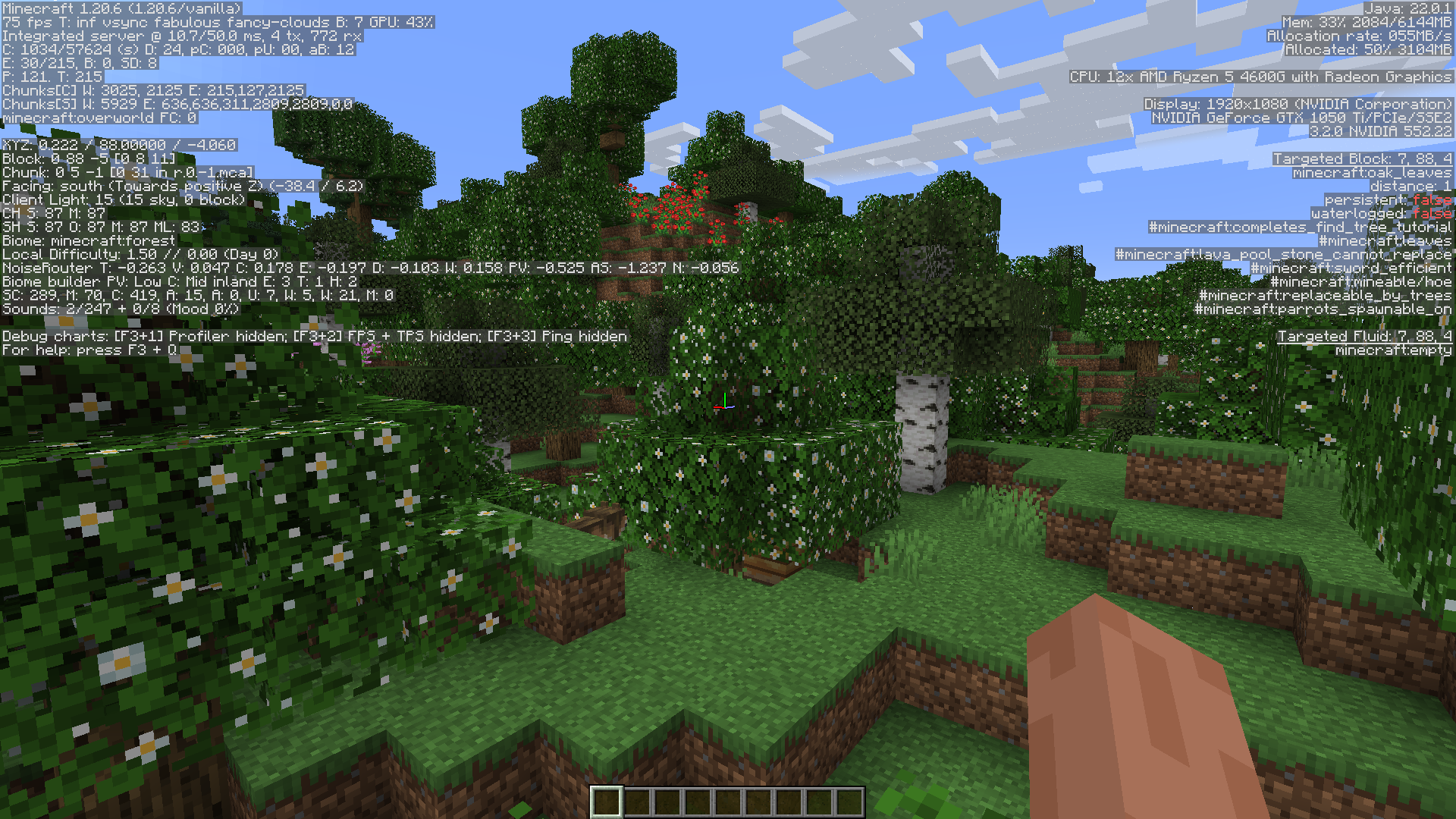Click the Chunks[C] info line
1456x819 pixels.
(x=152, y=89)
